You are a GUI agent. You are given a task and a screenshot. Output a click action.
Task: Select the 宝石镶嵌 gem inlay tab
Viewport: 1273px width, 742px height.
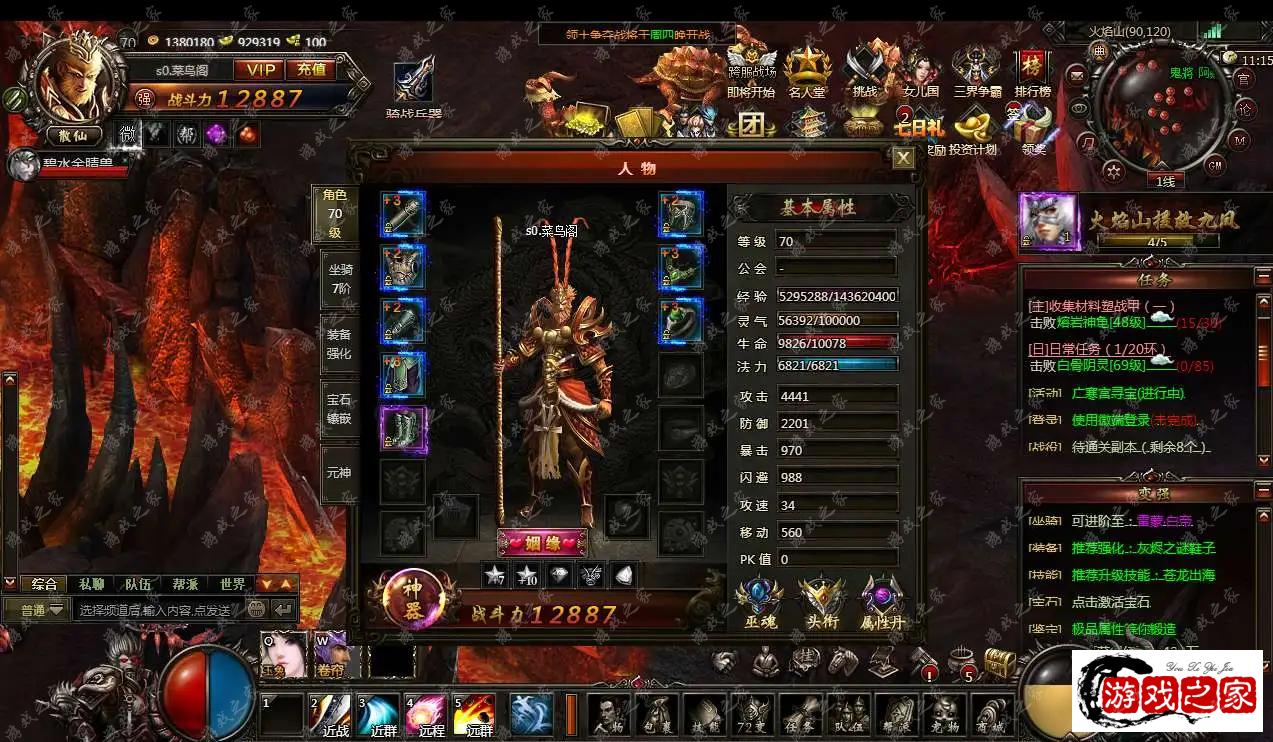point(339,408)
